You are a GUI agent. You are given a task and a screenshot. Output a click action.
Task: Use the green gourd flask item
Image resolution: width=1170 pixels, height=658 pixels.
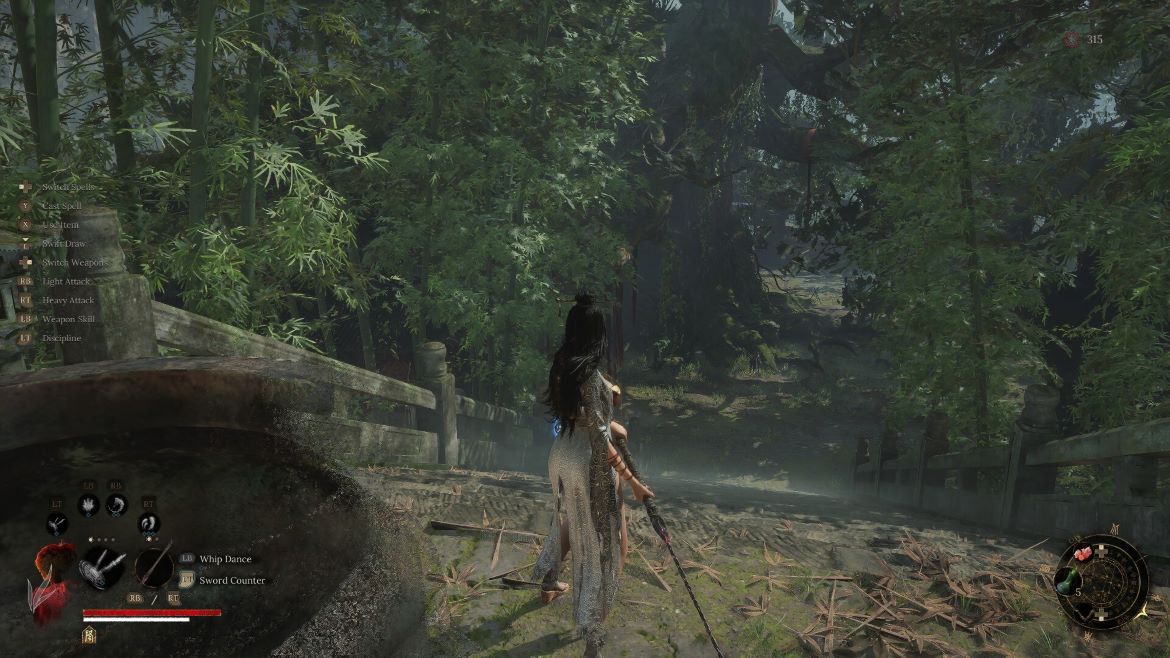[x=1069, y=582]
